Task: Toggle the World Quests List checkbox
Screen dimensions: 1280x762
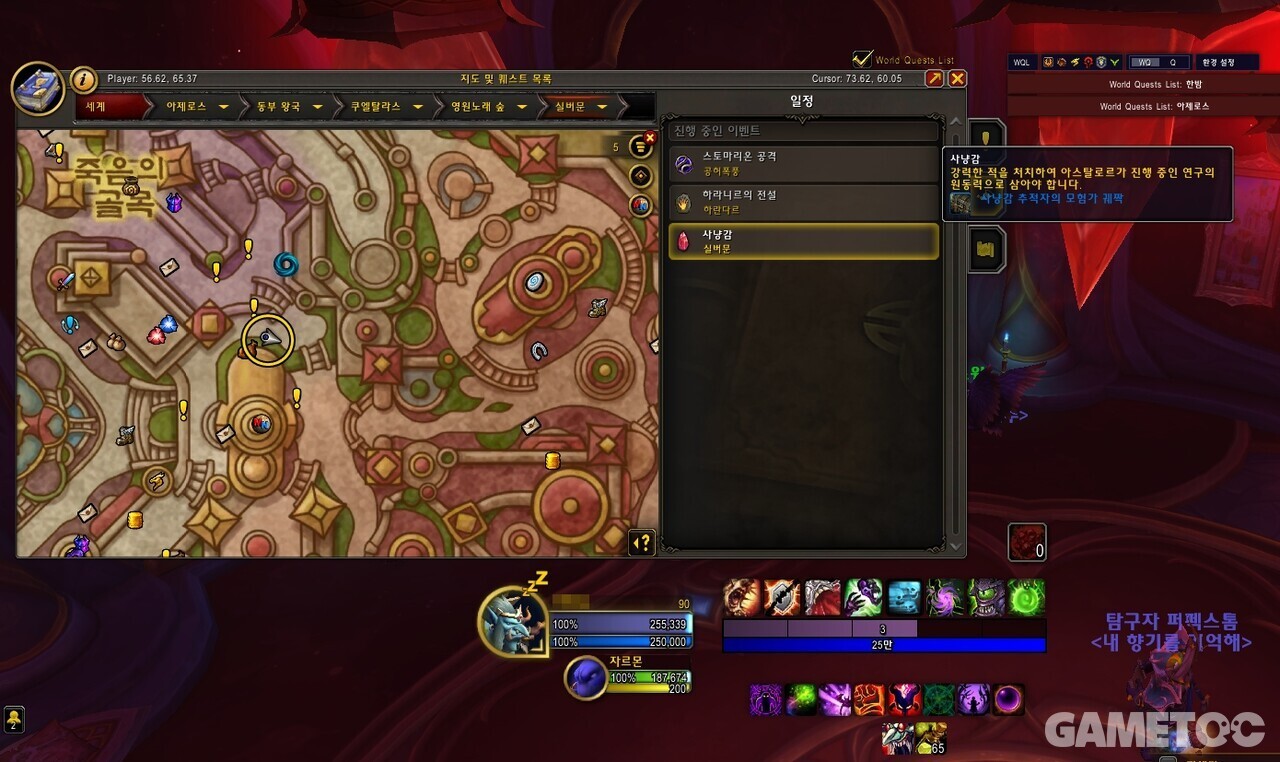Action: (x=862, y=60)
